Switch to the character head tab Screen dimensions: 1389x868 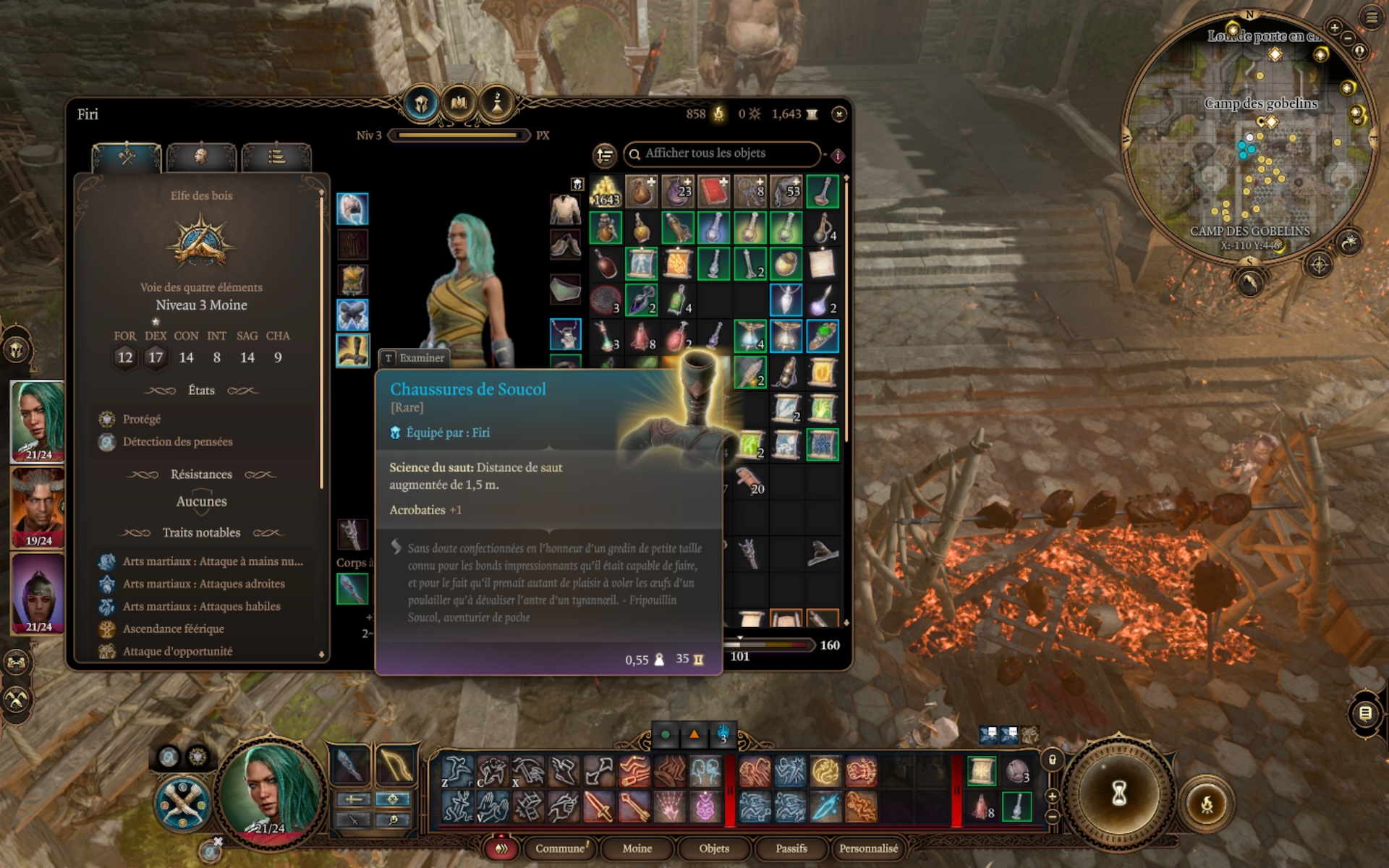pos(201,156)
